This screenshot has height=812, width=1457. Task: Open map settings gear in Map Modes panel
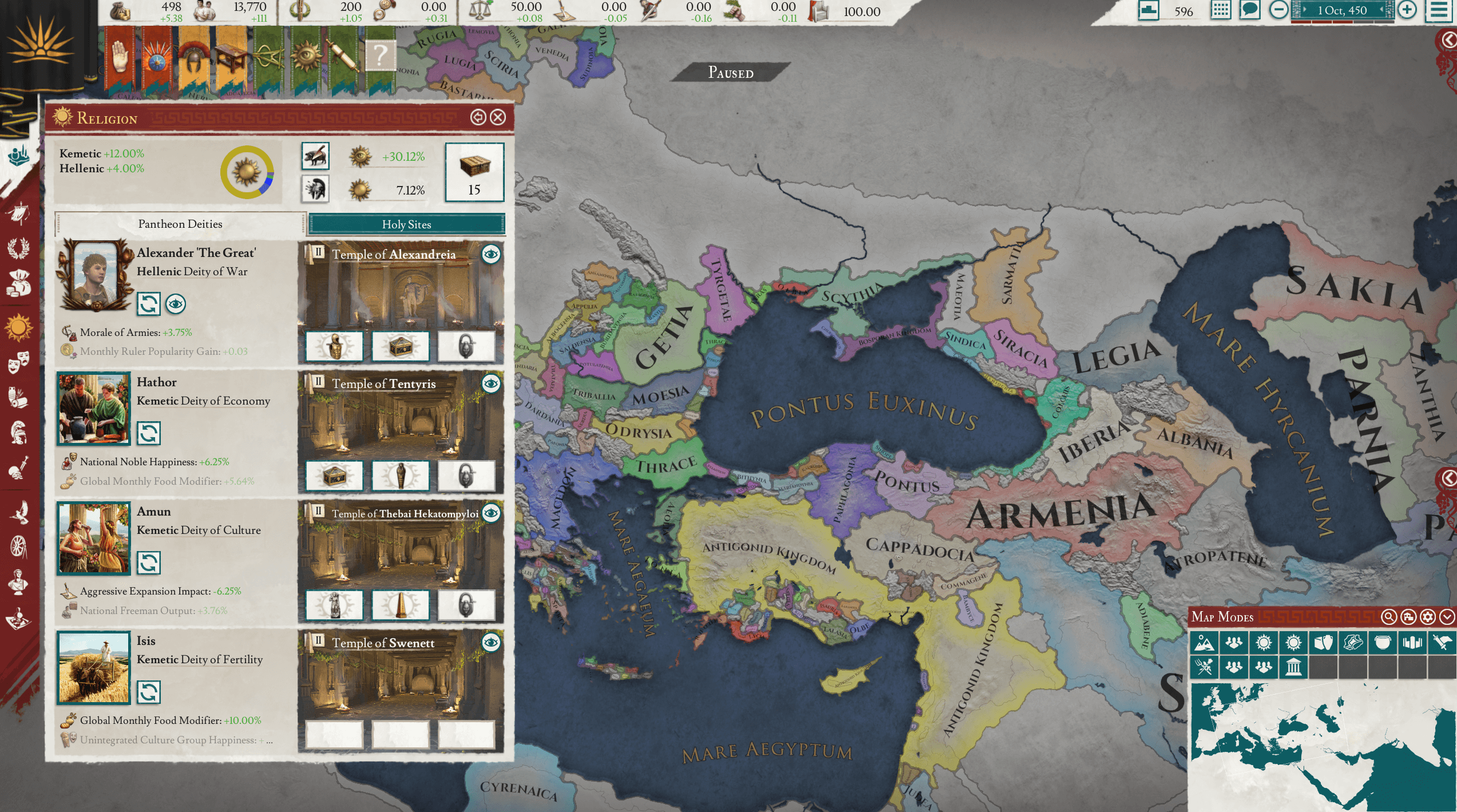click(x=1429, y=617)
